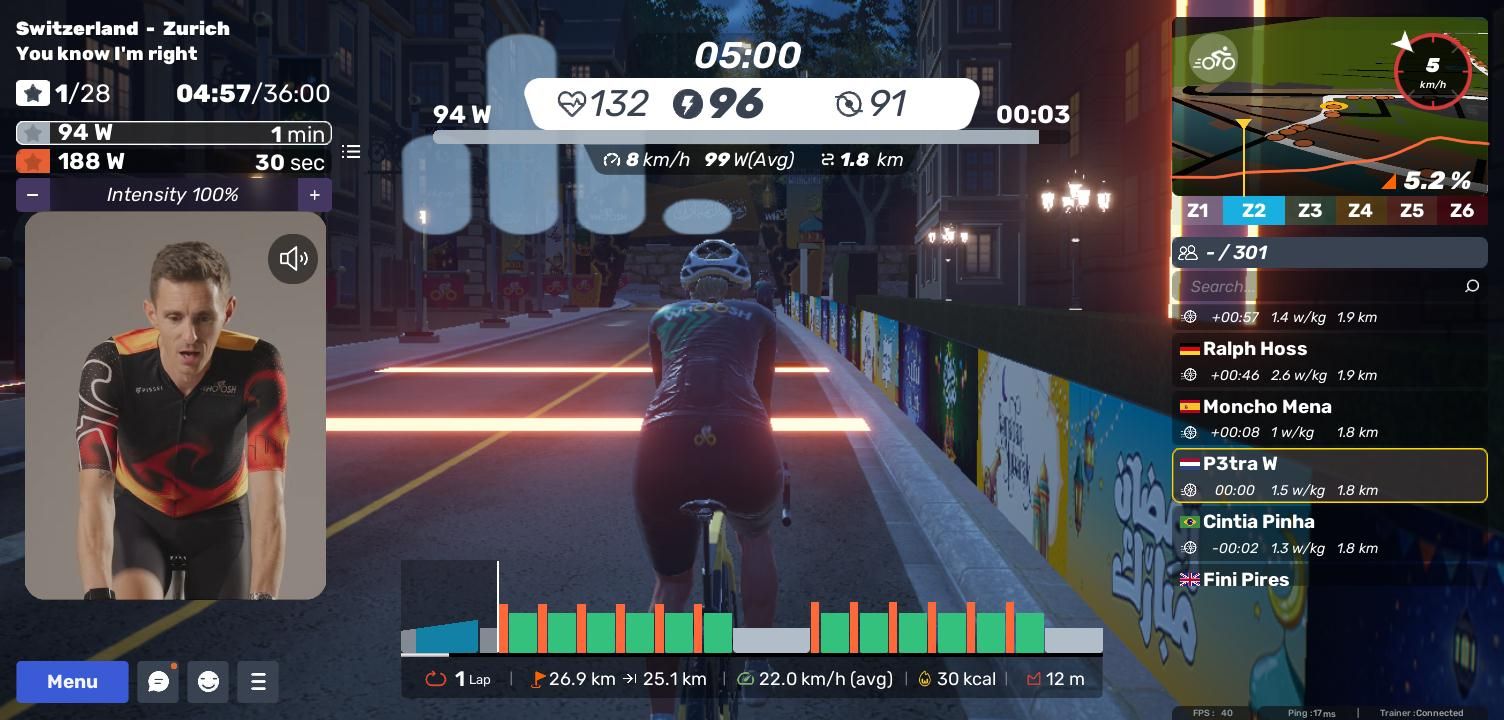Show the workout interval list icon
The height and width of the screenshot is (720, 1504).
(351, 152)
